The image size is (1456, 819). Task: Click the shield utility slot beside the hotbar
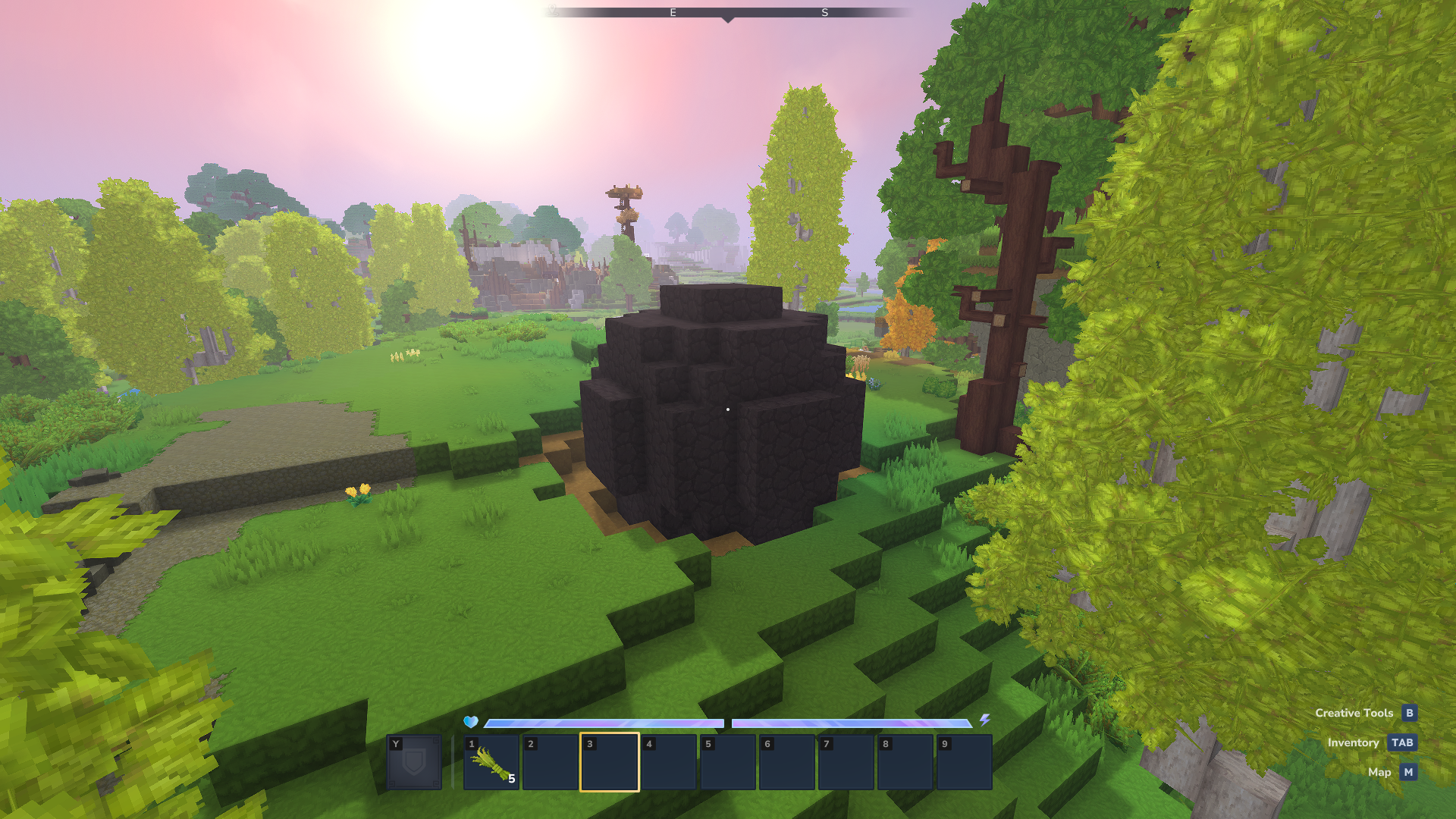click(414, 762)
